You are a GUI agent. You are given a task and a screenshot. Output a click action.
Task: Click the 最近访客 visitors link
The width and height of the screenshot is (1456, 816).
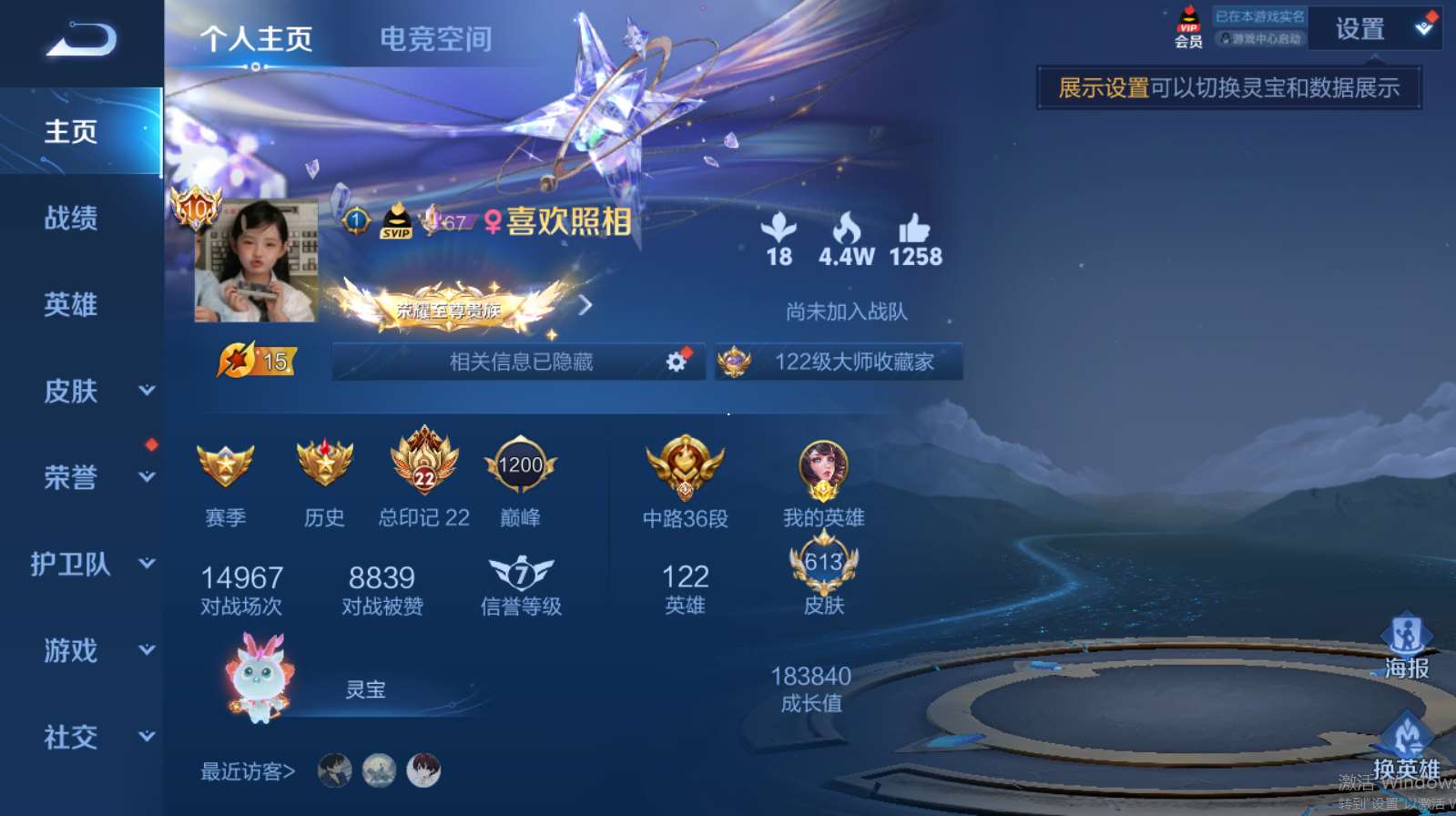tap(248, 772)
